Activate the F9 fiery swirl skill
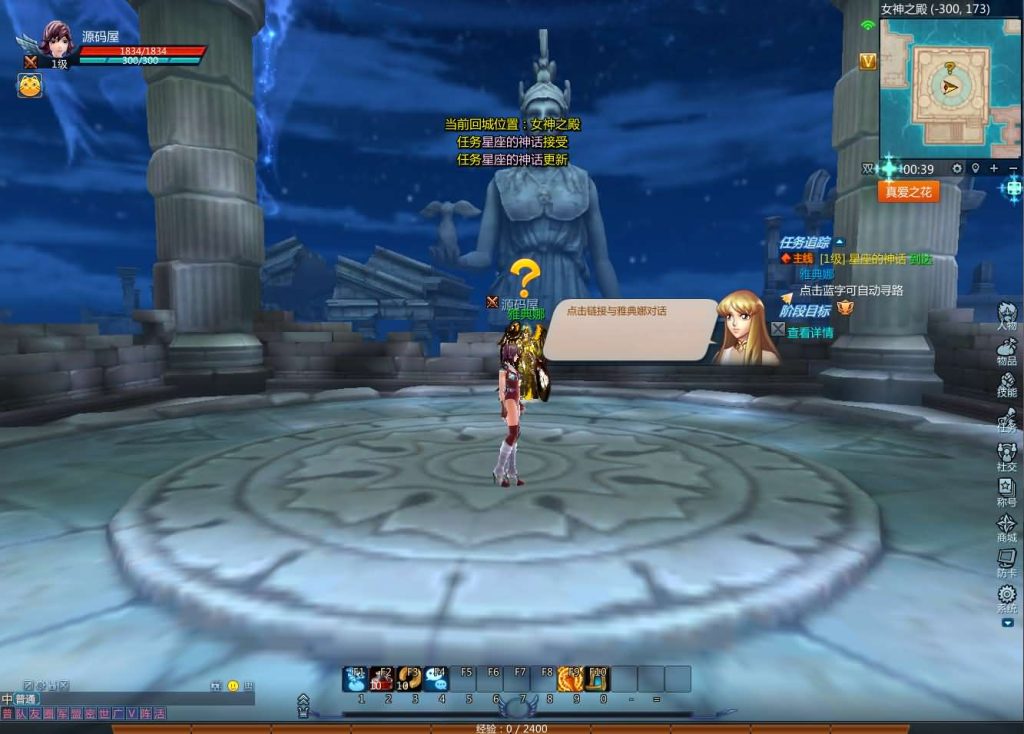 click(571, 680)
